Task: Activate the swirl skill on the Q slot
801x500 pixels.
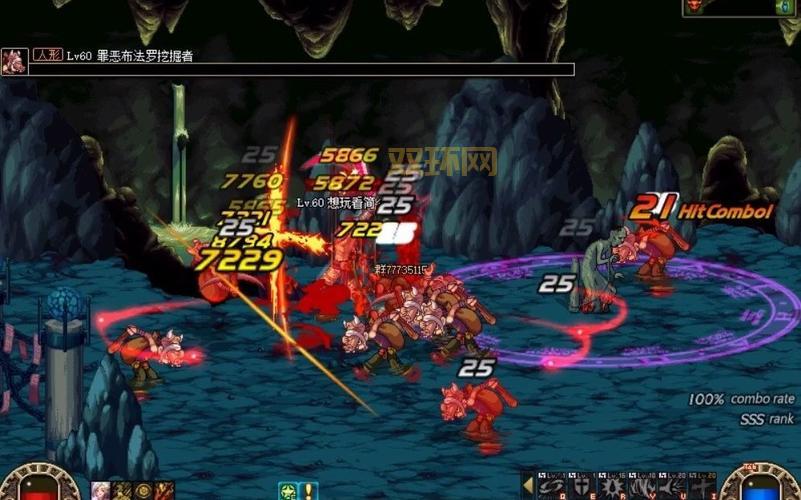Action: coord(552,487)
